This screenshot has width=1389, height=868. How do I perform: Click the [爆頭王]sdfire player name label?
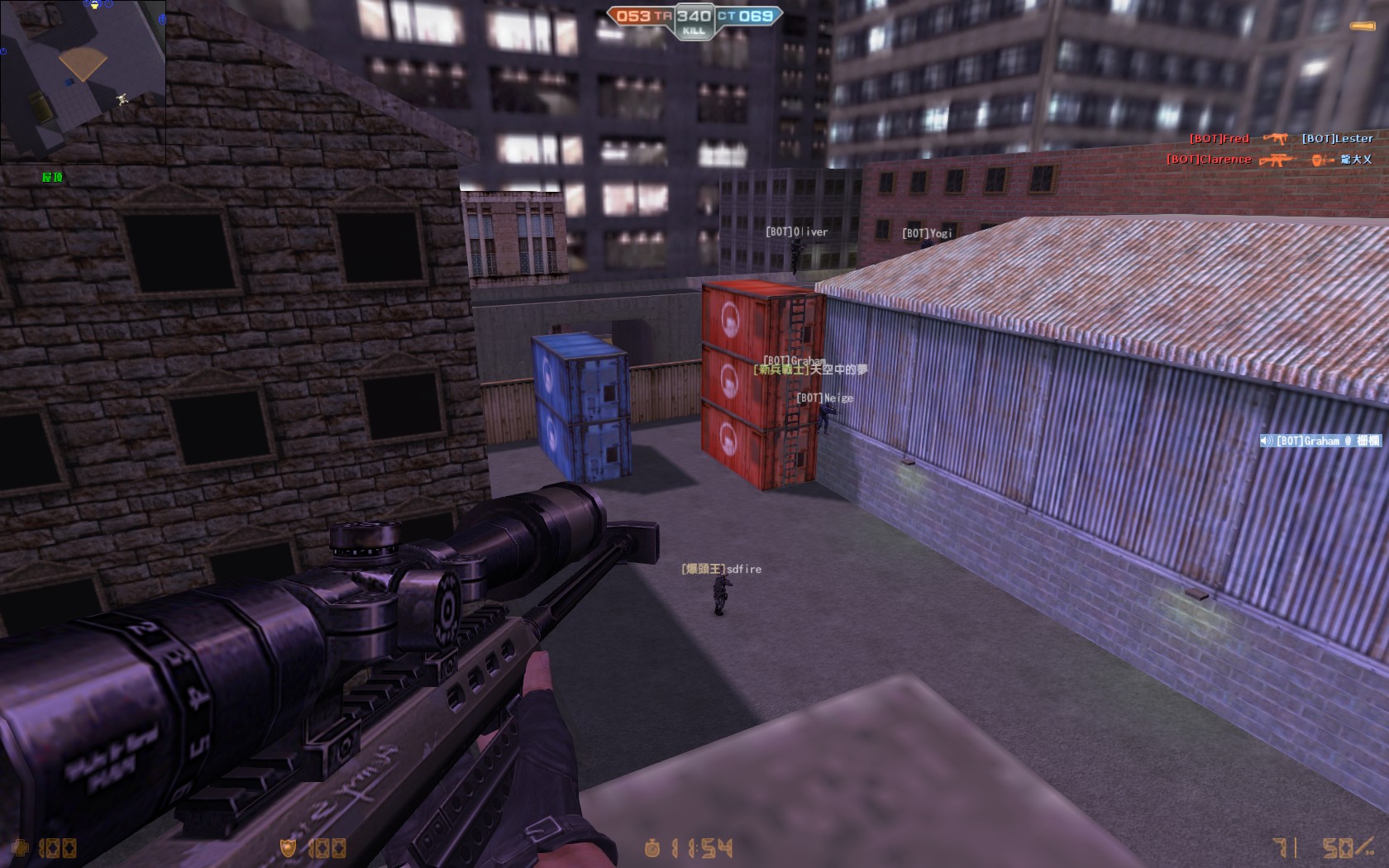pyautogui.click(x=720, y=570)
